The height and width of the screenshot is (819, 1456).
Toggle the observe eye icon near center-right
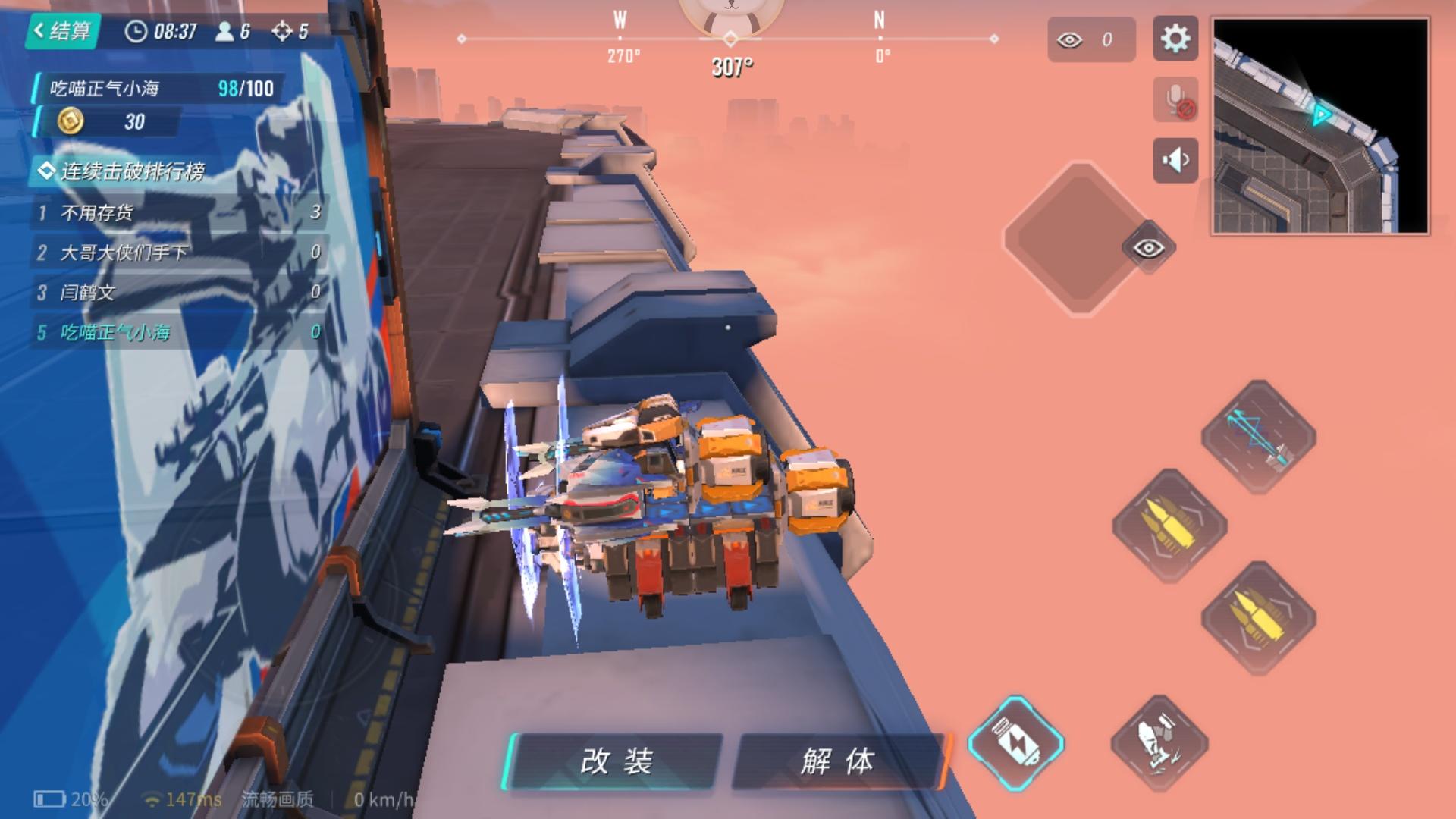[x=1149, y=248]
